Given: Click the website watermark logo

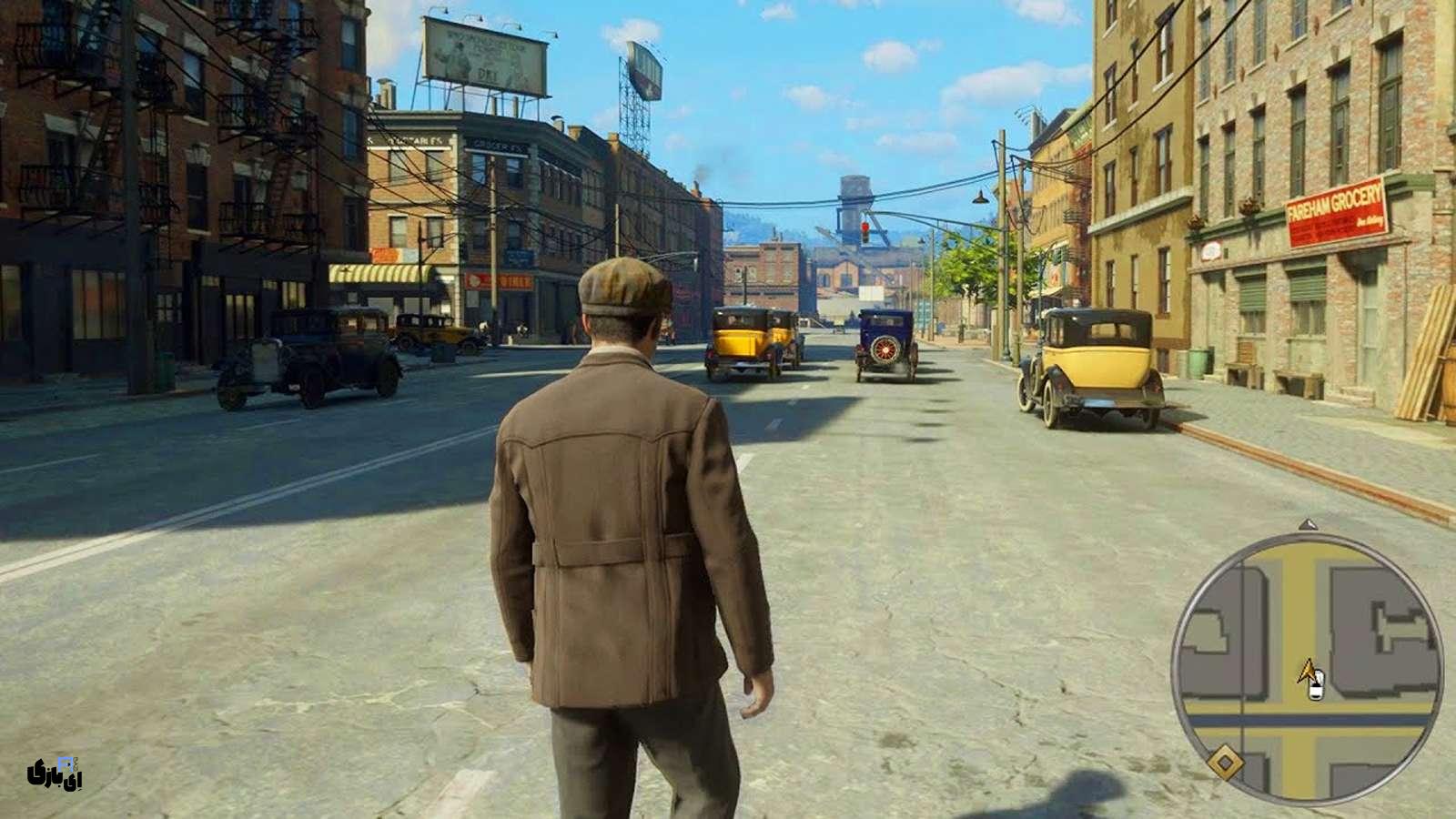Looking at the screenshot, I should pyautogui.click(x=55, y=773).
